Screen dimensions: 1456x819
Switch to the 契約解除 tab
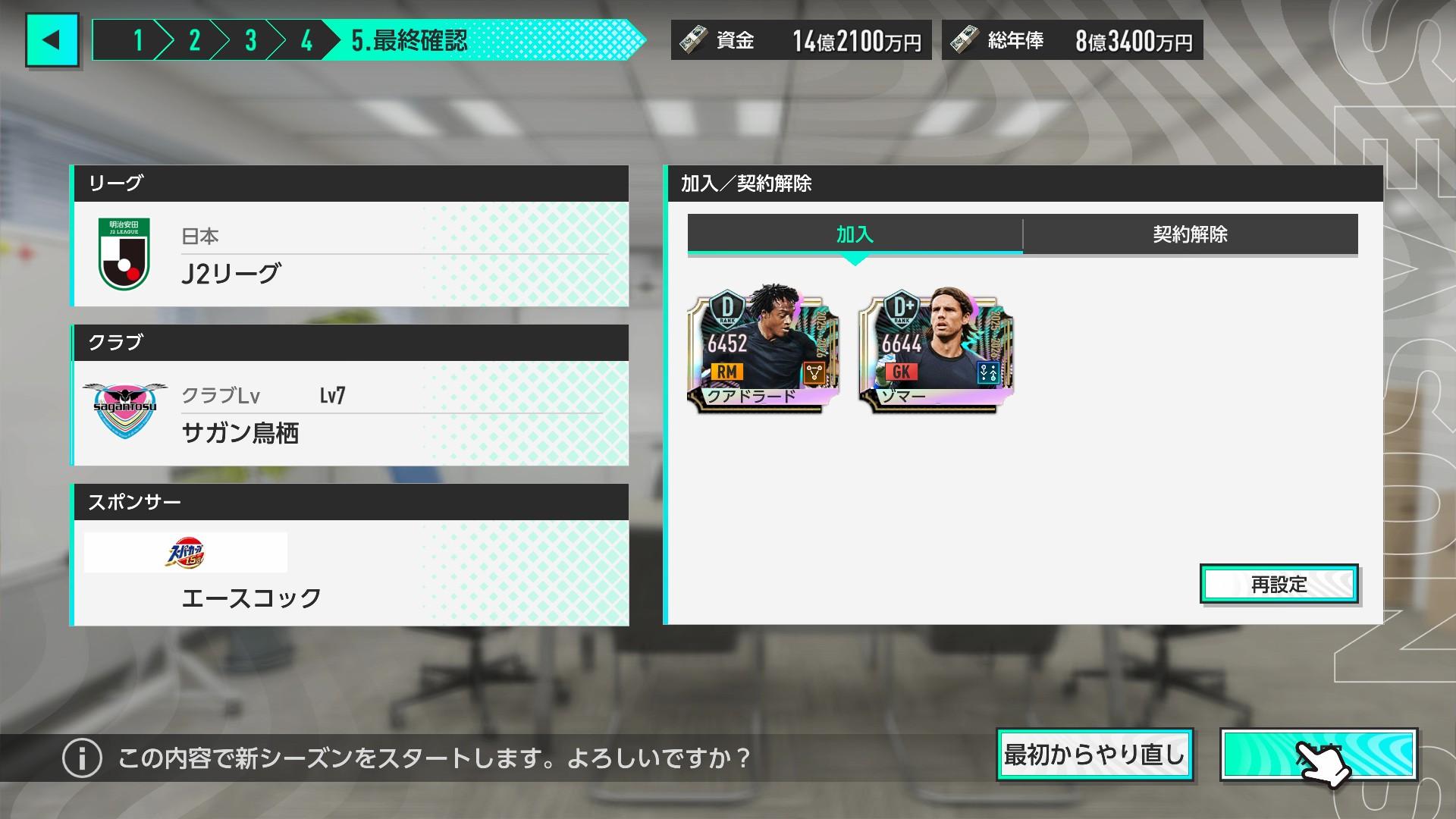pos(1190,235)
